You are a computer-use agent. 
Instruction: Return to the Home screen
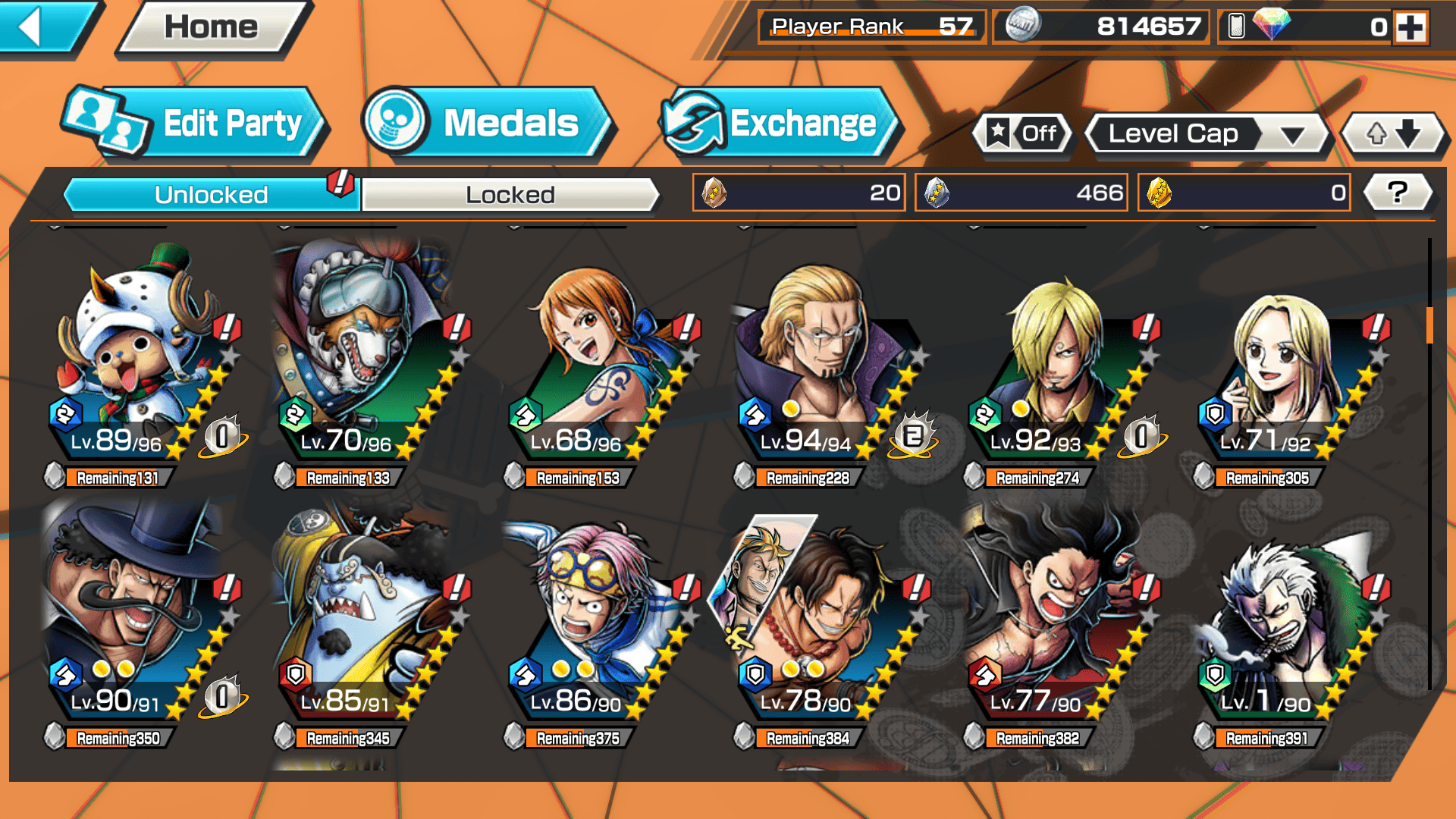211,28
